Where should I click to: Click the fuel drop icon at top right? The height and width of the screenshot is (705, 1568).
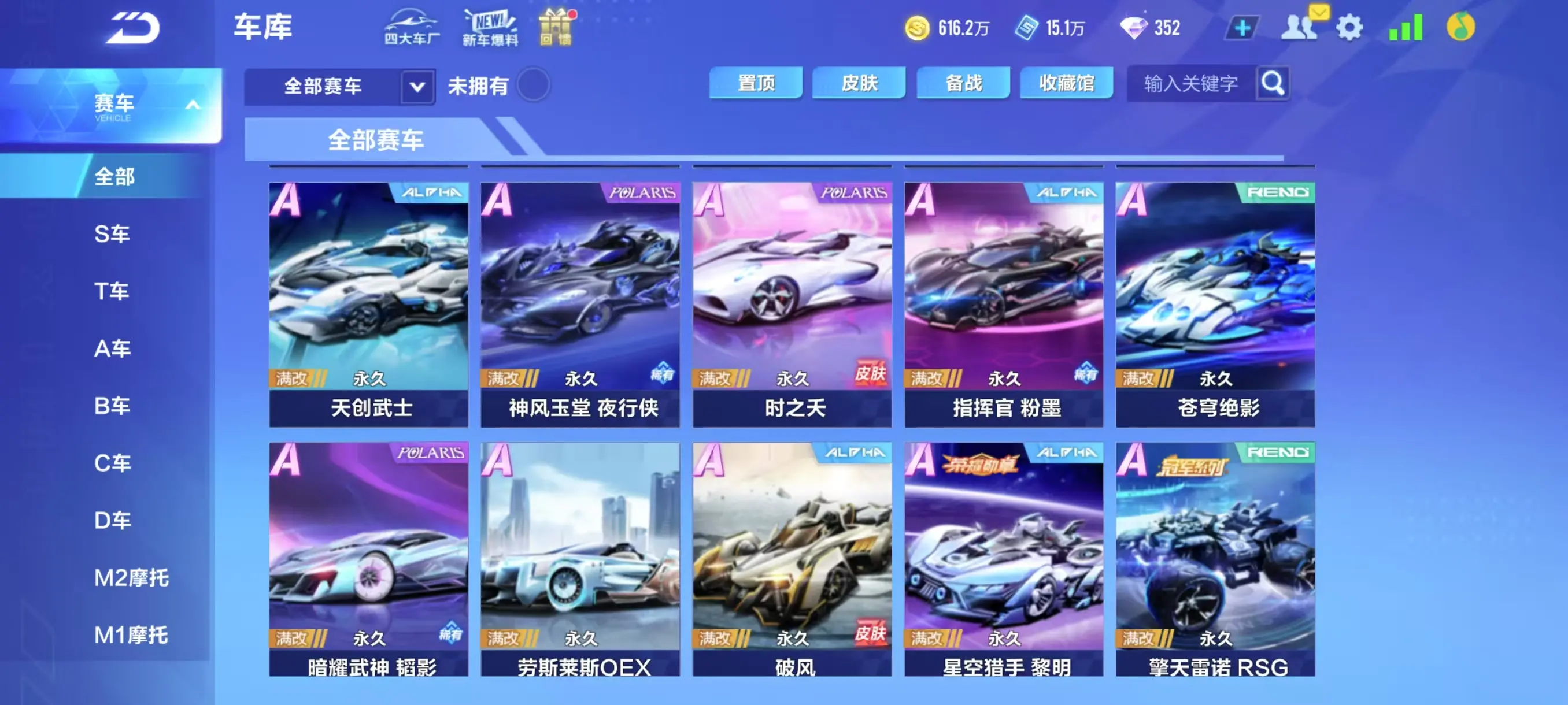point(1459,27)
